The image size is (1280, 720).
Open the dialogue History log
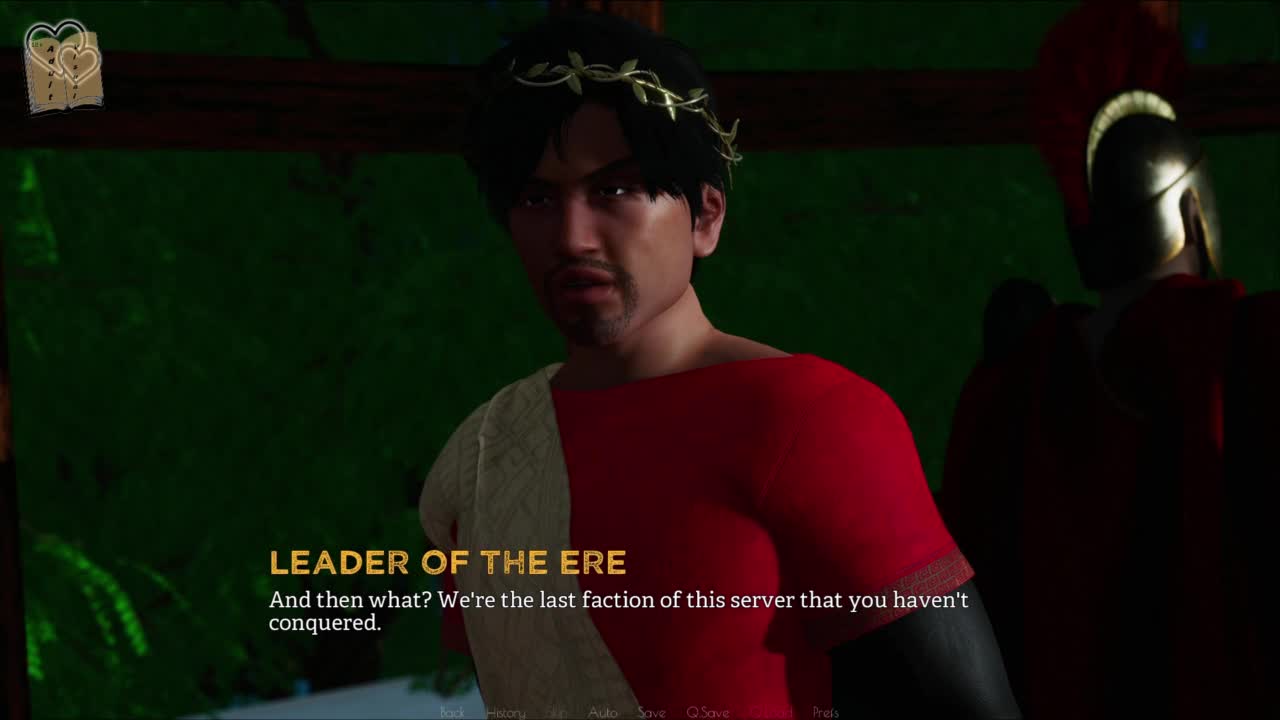(505, 712)
